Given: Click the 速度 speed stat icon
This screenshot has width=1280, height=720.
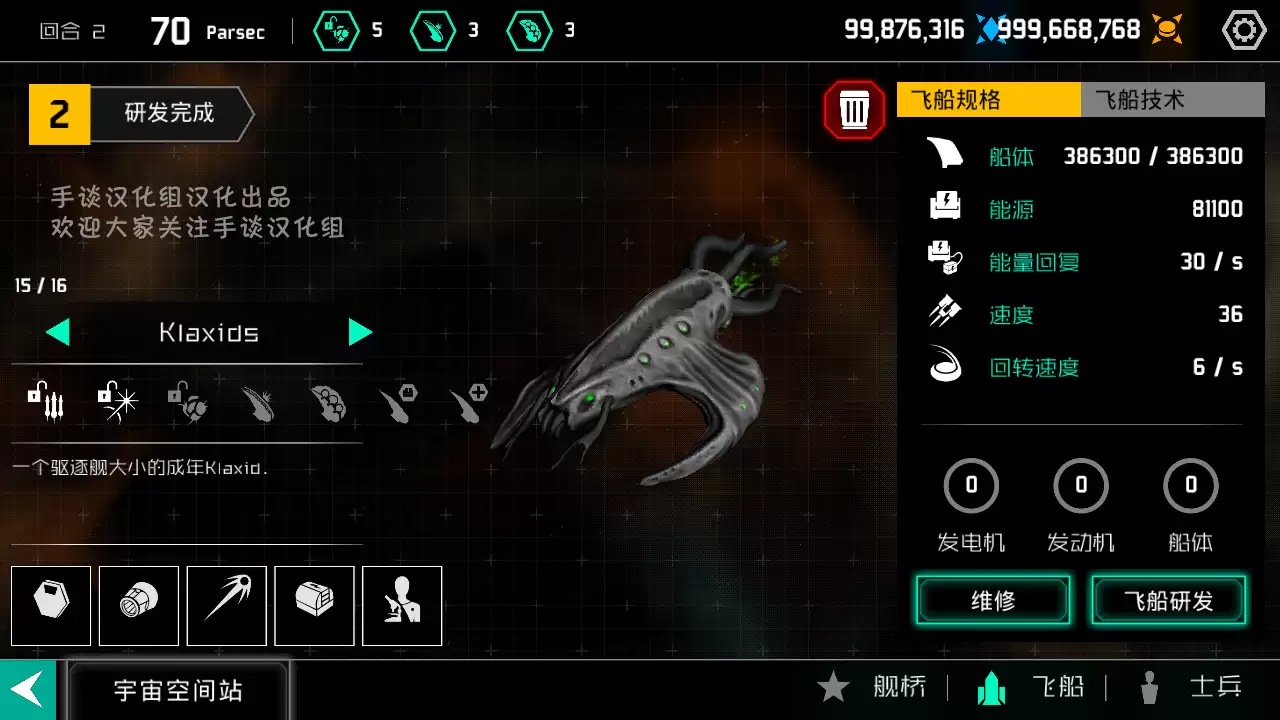Looking at the screenshot, I should click(x=944, y=314).
